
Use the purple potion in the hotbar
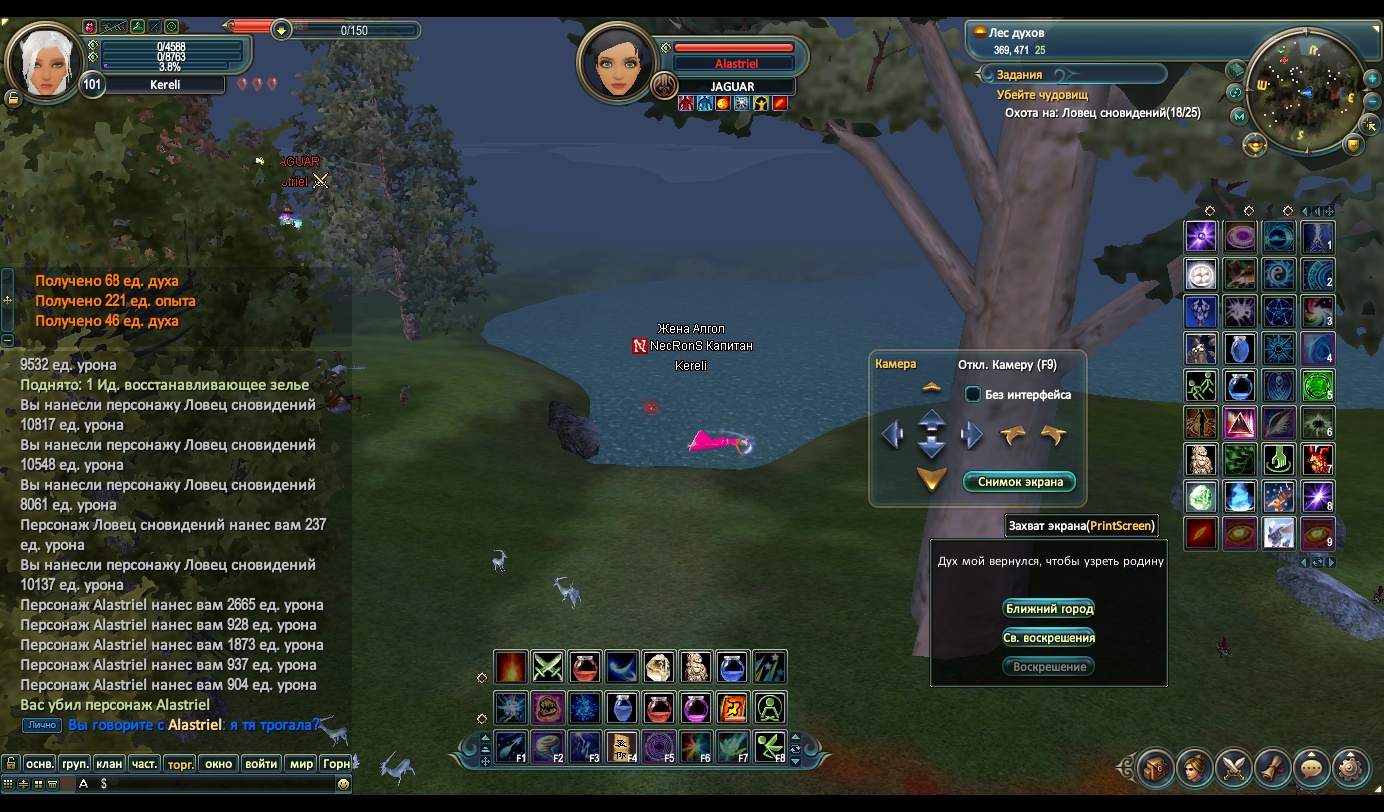[695, 708]
